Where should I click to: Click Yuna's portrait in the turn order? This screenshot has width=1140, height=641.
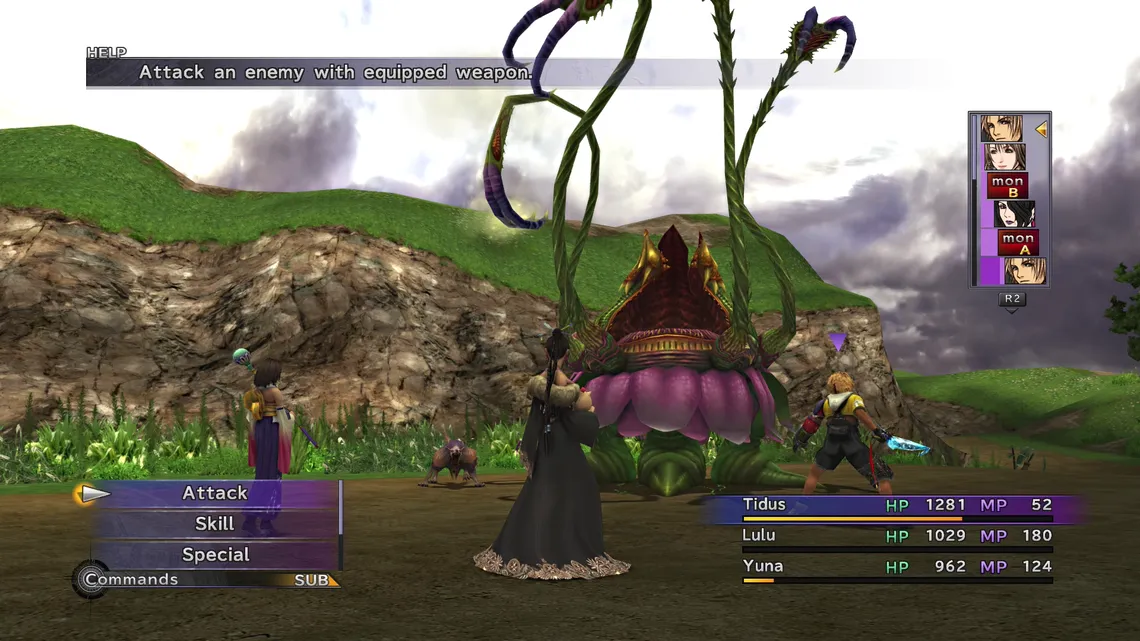point(1004,157)
